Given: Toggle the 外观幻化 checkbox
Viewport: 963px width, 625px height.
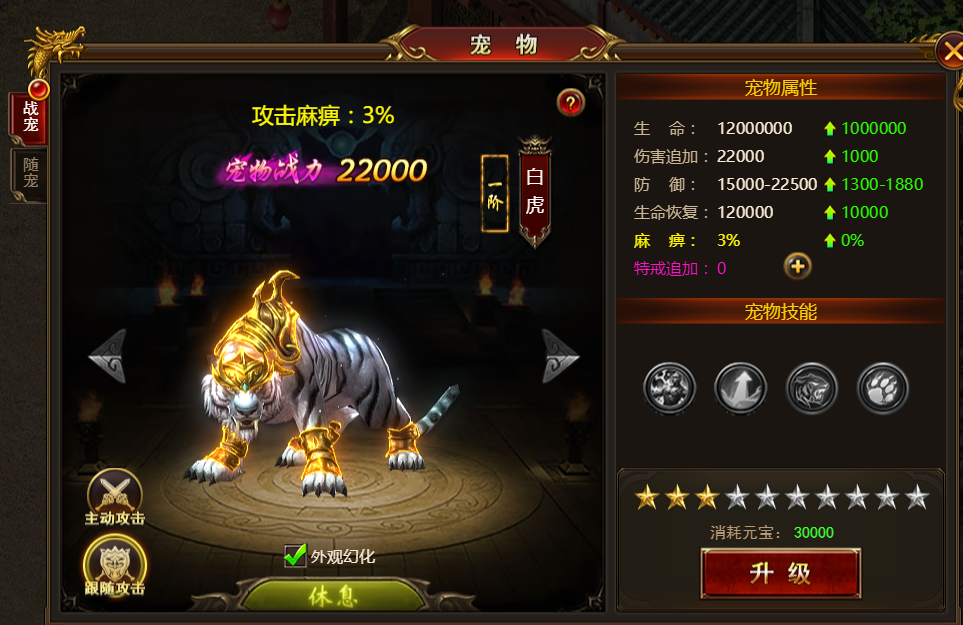Looking at the screenshot, I should 295,555.
